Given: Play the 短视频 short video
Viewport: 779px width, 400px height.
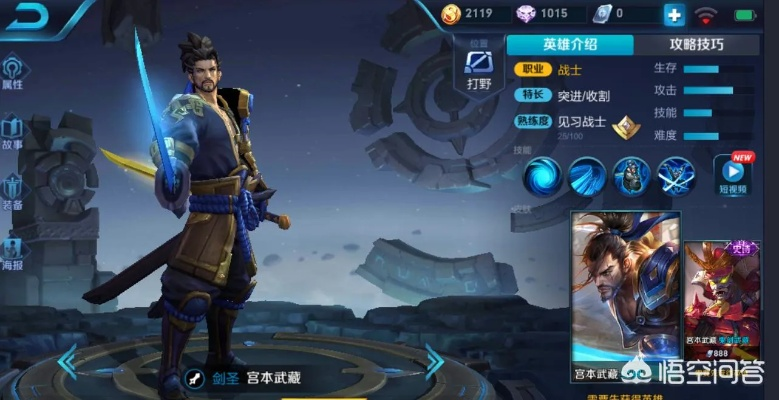Looking at the screenshot, I should coord(733,175).
